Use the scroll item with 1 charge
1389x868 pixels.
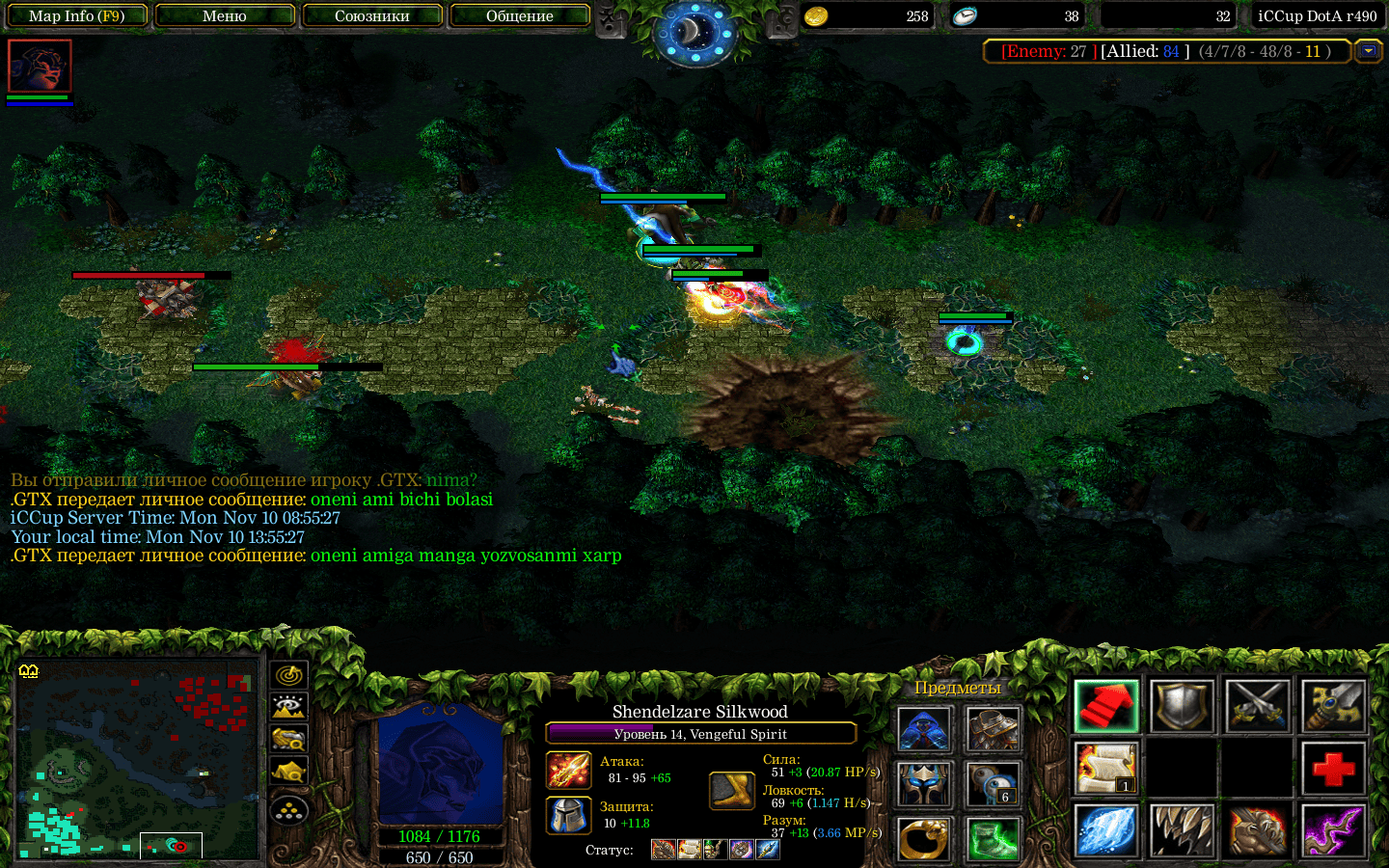(x=1106, y=769)
